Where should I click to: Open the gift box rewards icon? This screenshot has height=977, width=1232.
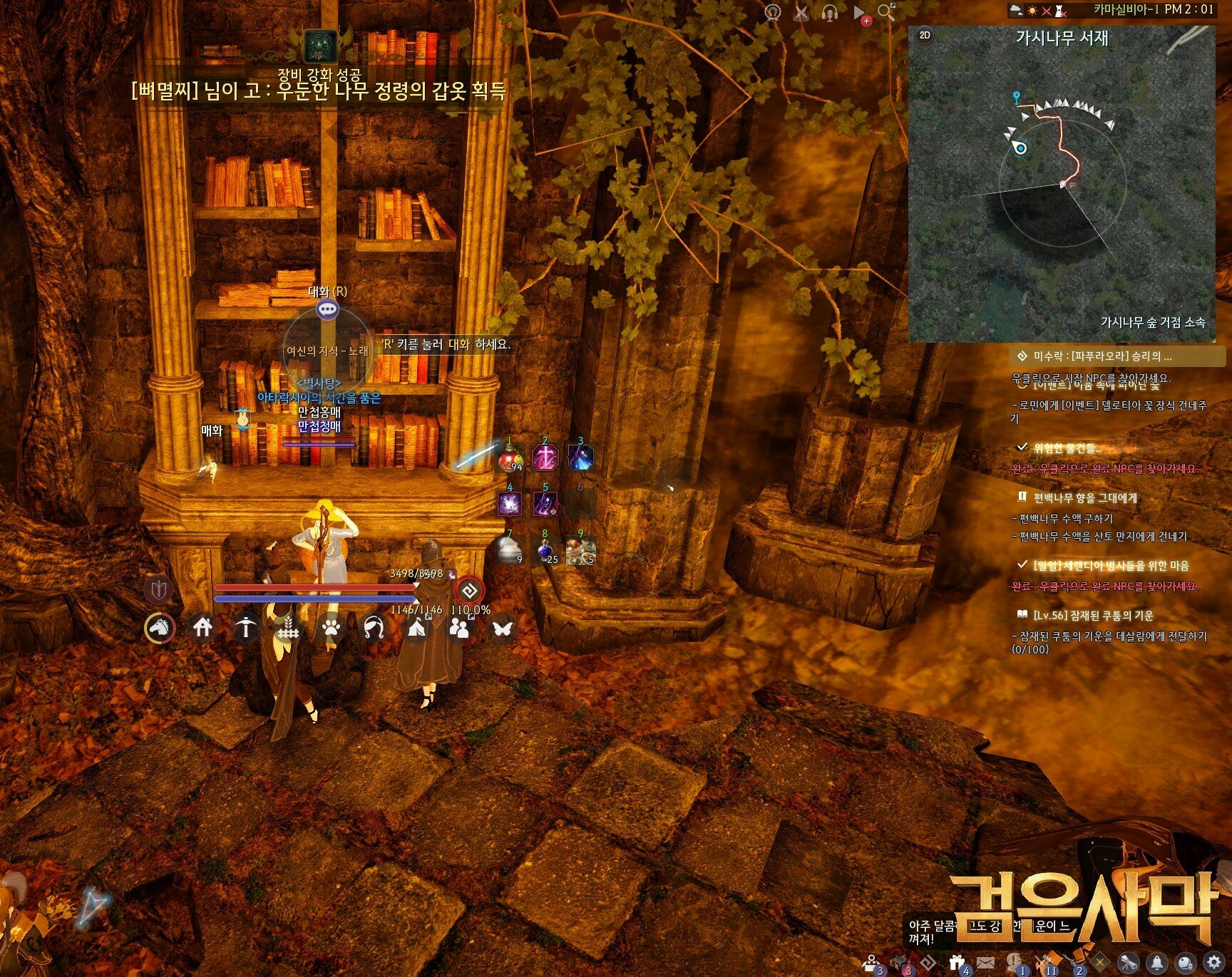[x=958, y=963]
